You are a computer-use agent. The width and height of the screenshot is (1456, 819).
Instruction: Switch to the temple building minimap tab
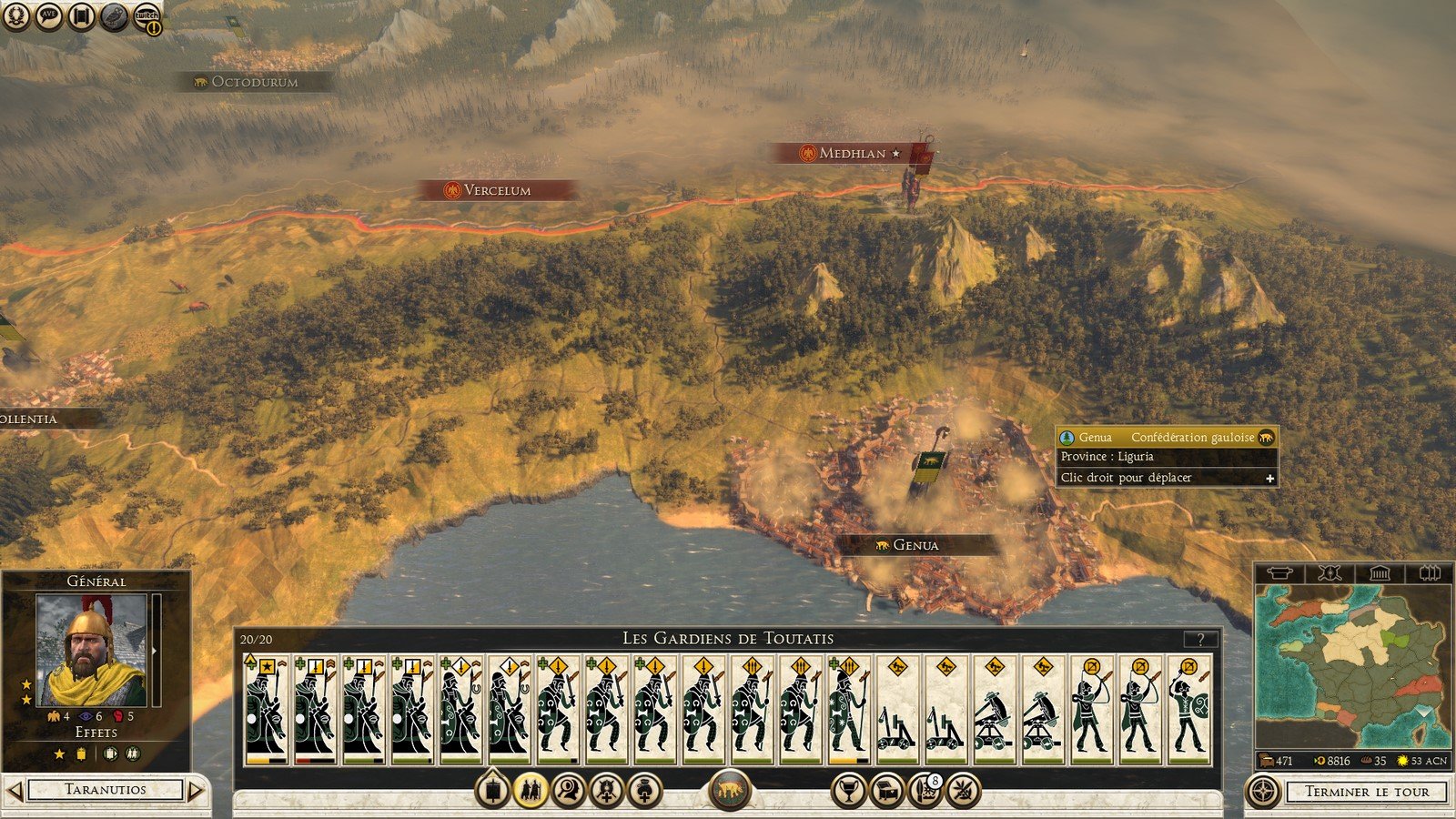(1380, 573)
